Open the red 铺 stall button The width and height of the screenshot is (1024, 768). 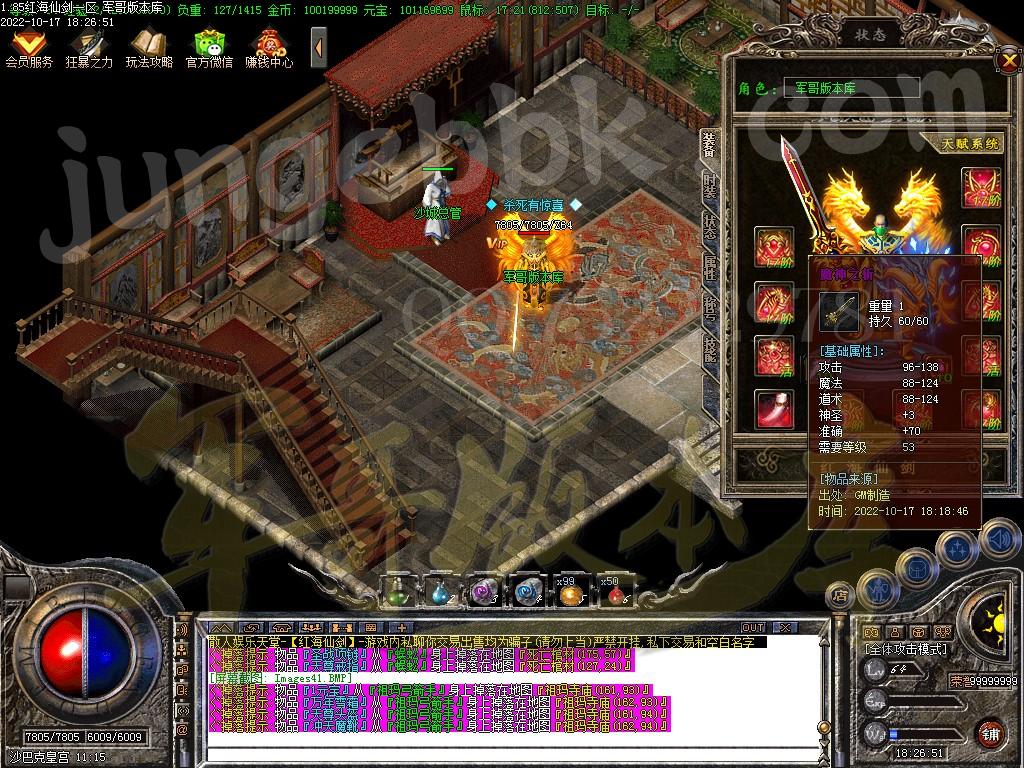click(x=990, y=733)
